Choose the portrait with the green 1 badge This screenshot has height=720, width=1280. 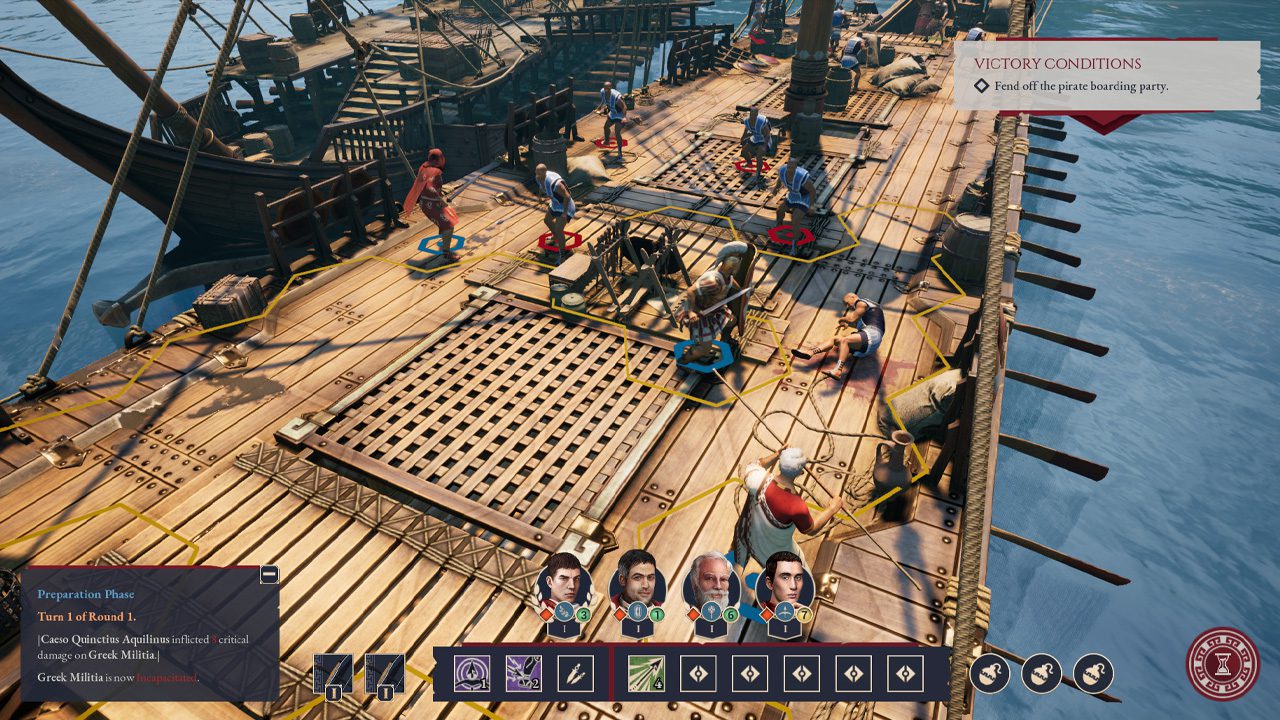click(637, 582)
